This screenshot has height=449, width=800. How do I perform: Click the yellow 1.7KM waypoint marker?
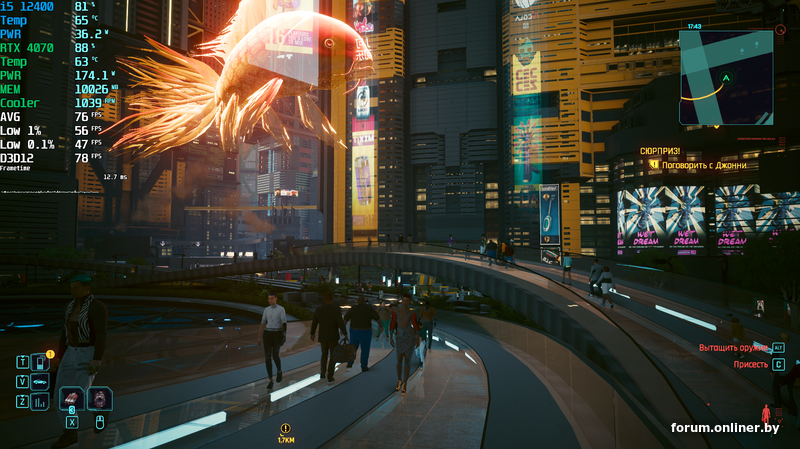285,430
